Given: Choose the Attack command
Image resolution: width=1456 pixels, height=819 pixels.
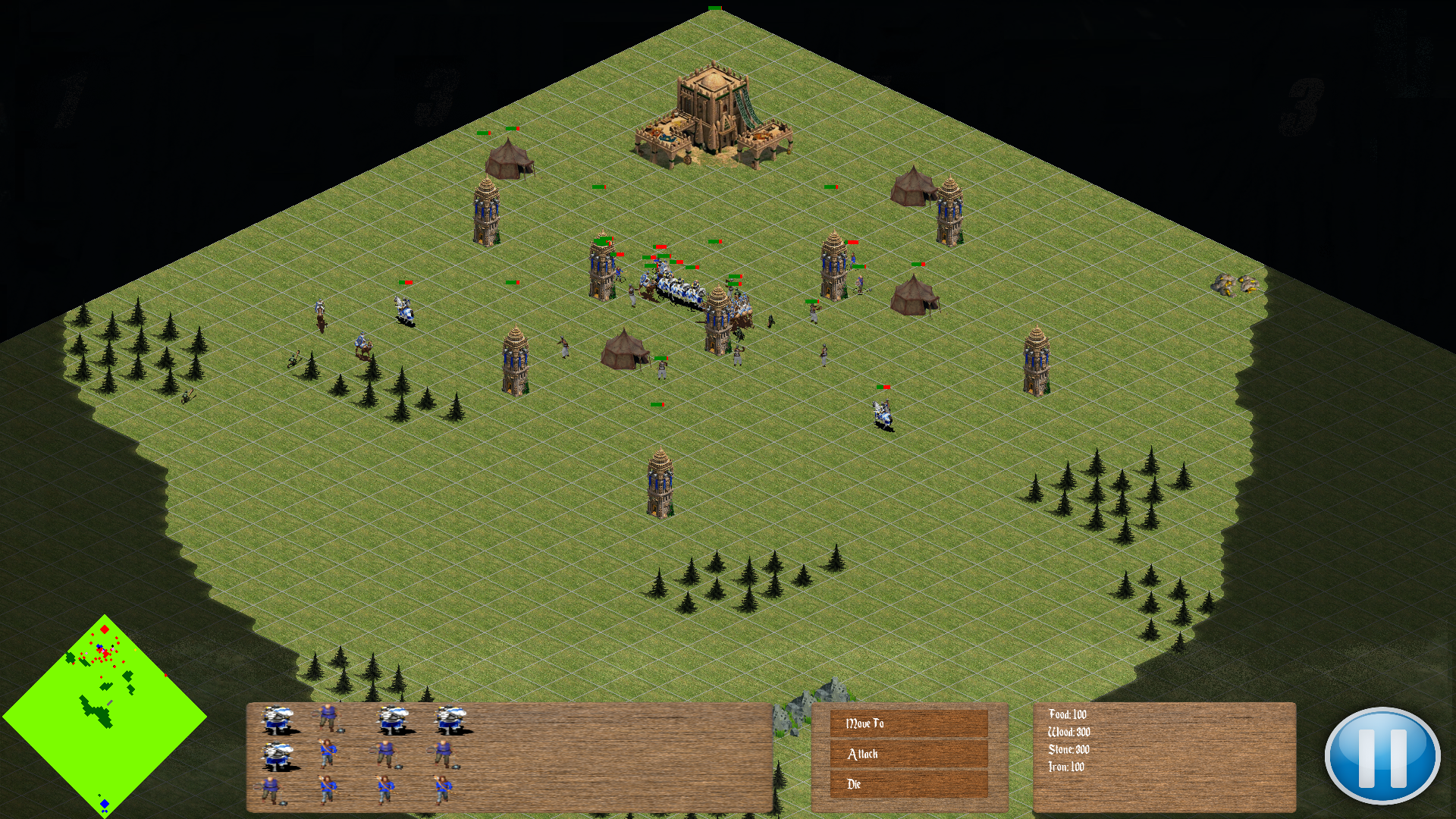Looking at the screenshot, I should pos(908,754).
